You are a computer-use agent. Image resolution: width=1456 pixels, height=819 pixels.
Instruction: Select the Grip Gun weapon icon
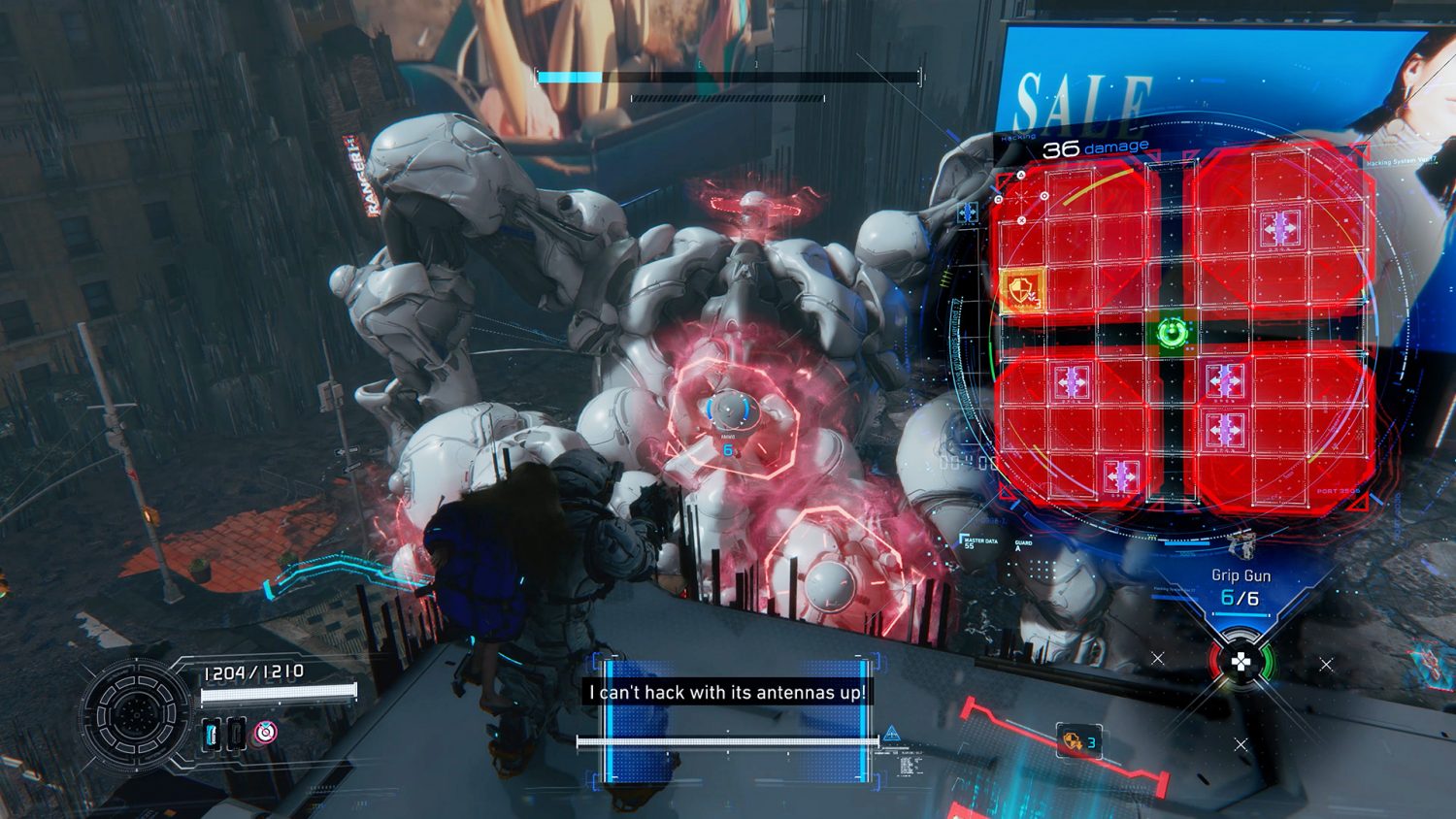click(1241, 545)
